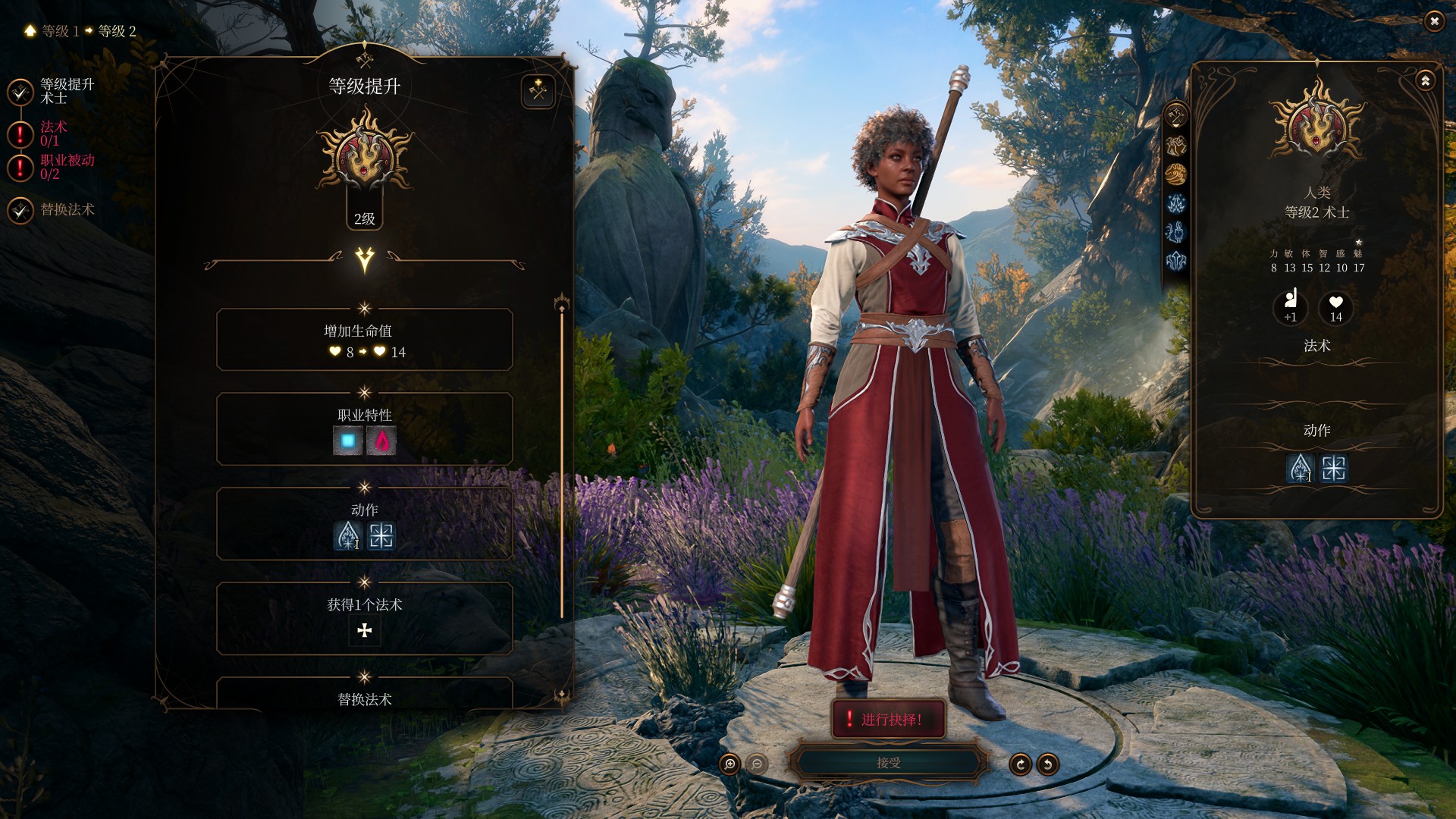
Task: Open the multiclass button beside 等级提升 title
Action: [x=538, y=92]
